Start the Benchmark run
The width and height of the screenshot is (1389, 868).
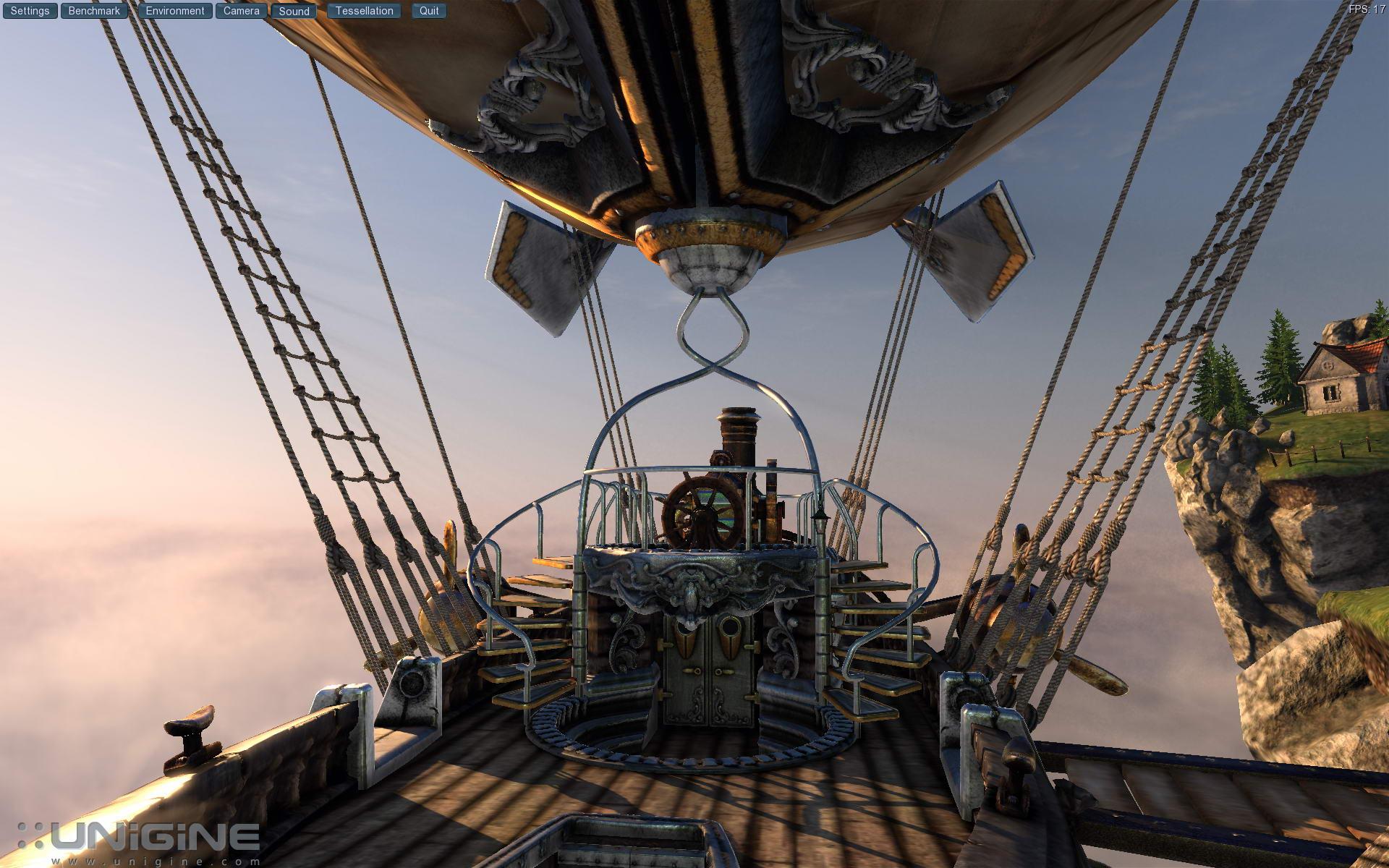[x=94, y=11]
